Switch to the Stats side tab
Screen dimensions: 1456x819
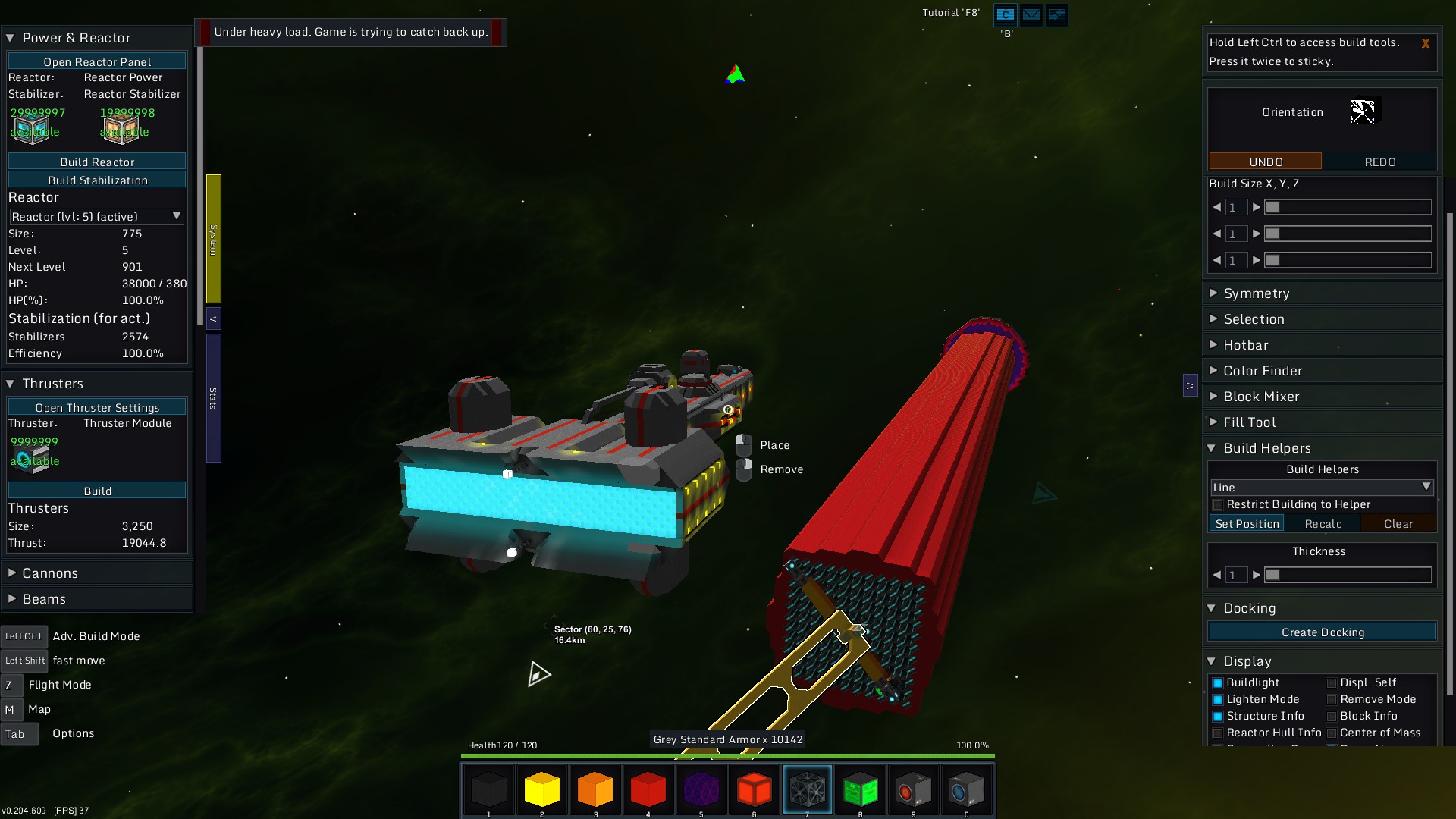(x=213, y=395)
